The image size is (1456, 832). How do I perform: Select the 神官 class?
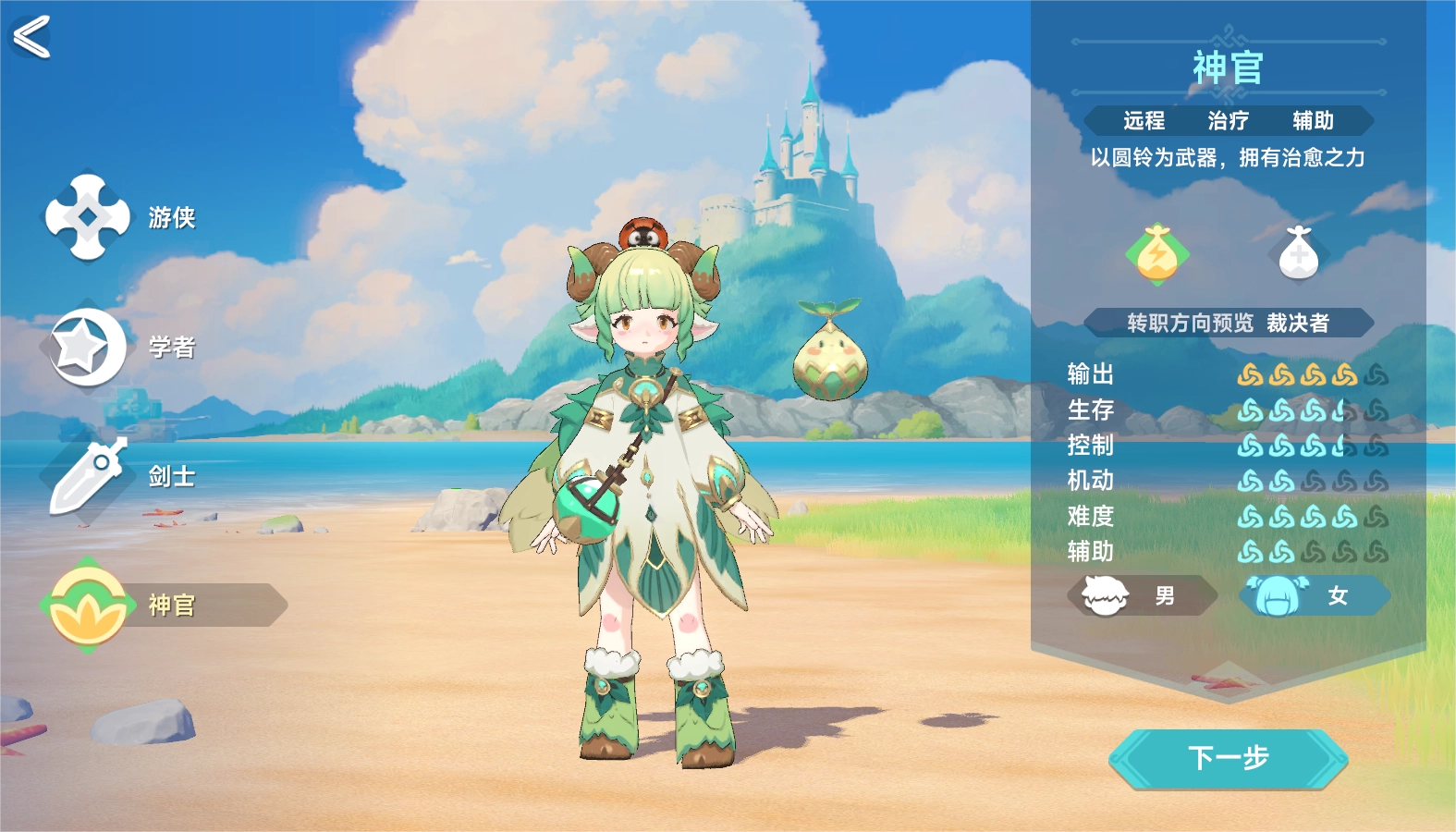tap(89, 606)
